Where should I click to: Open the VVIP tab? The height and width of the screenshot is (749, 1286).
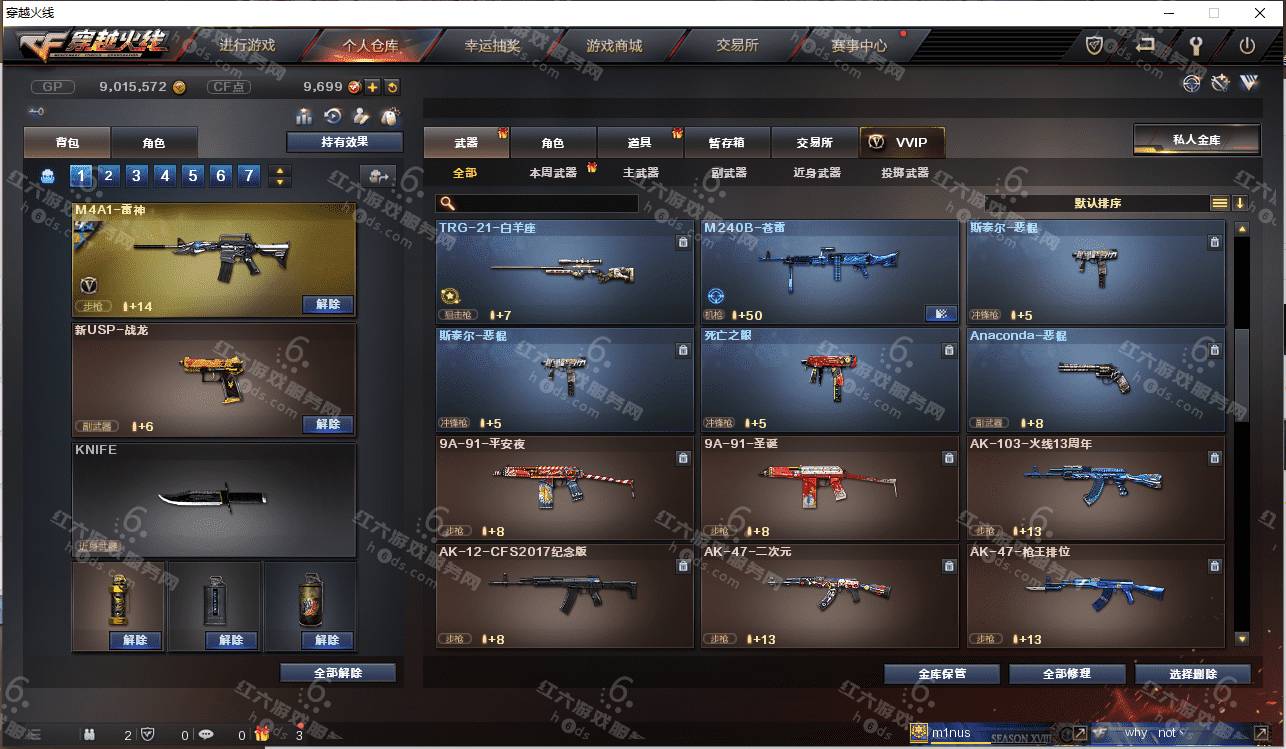[901, 142]
